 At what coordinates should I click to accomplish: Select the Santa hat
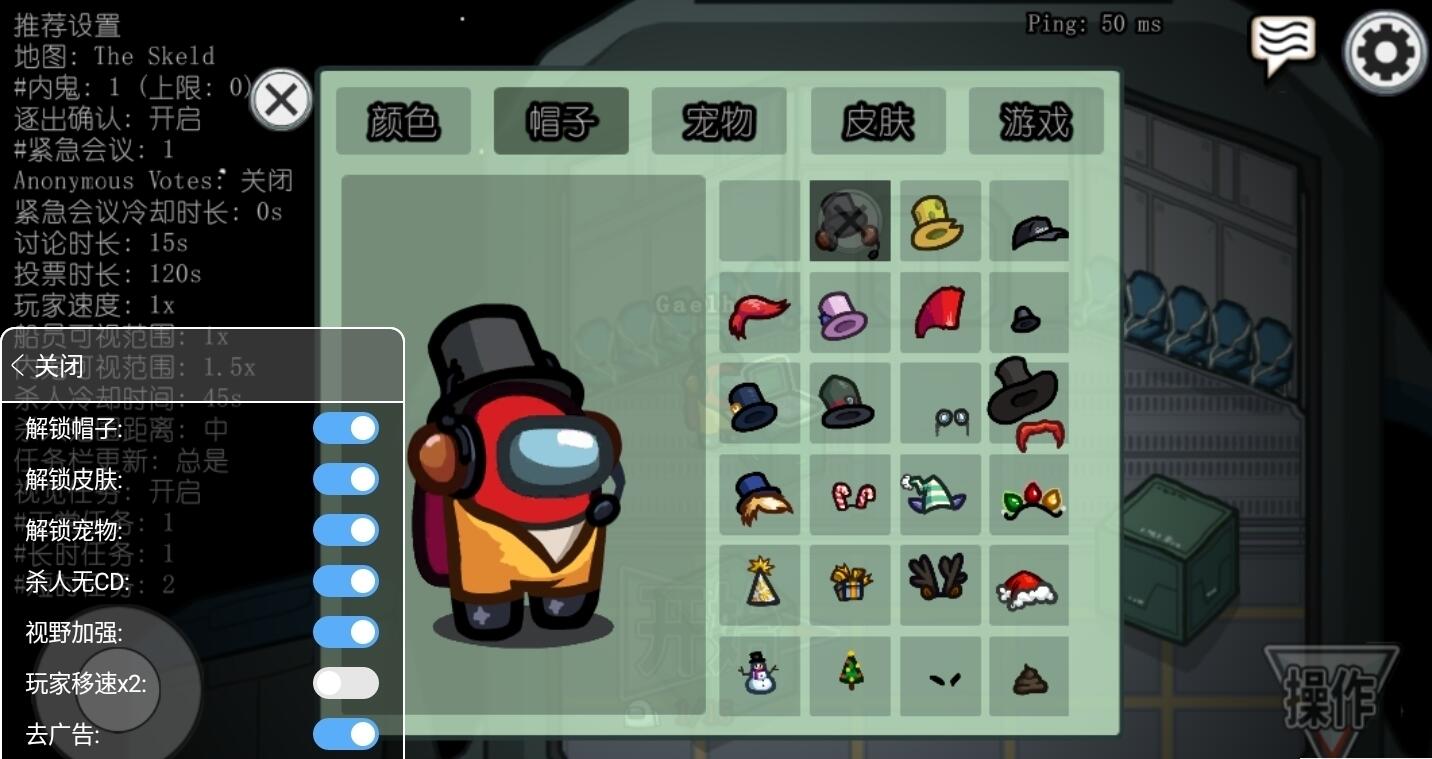1028,586
